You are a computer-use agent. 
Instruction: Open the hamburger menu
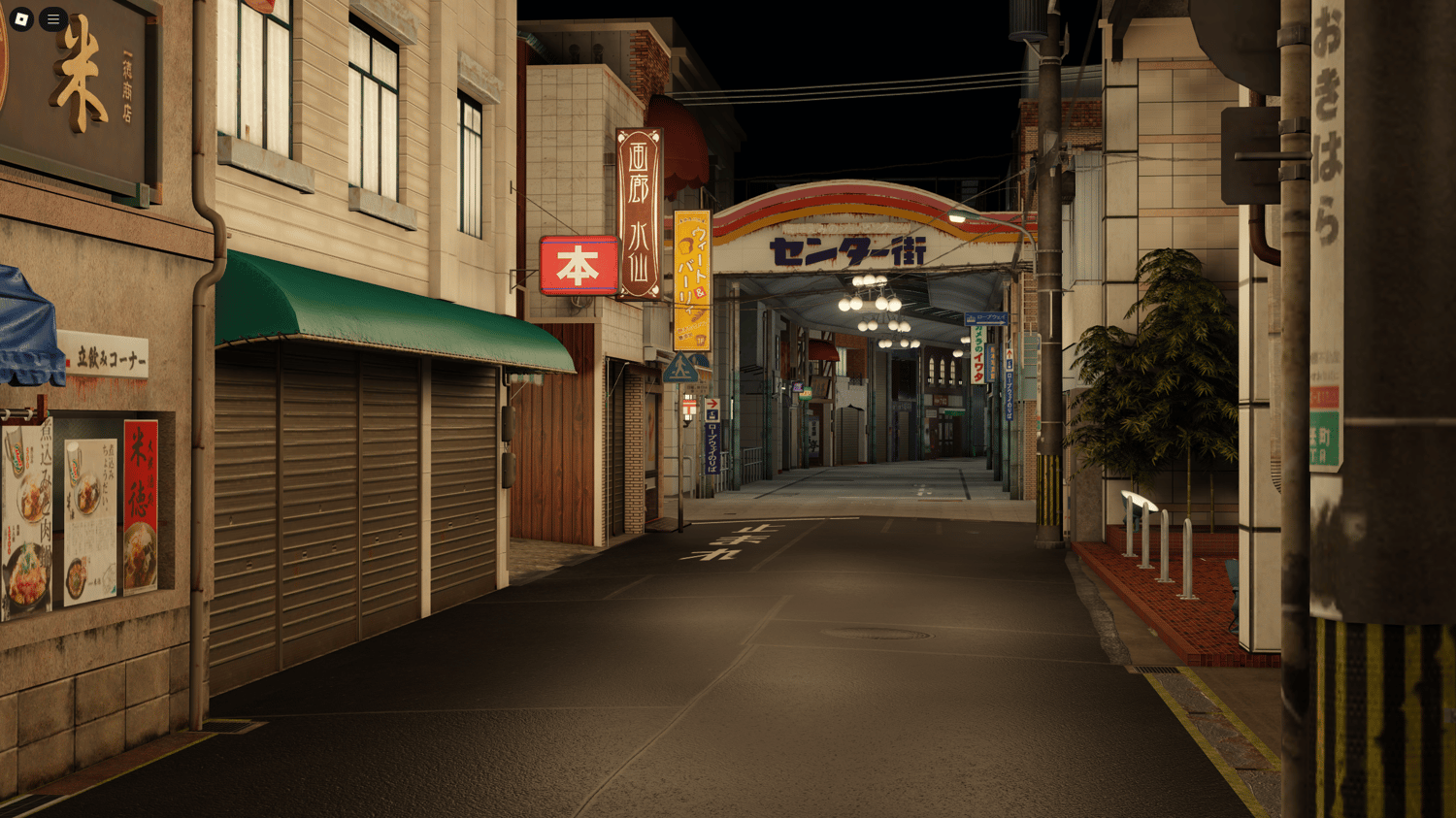52,19
